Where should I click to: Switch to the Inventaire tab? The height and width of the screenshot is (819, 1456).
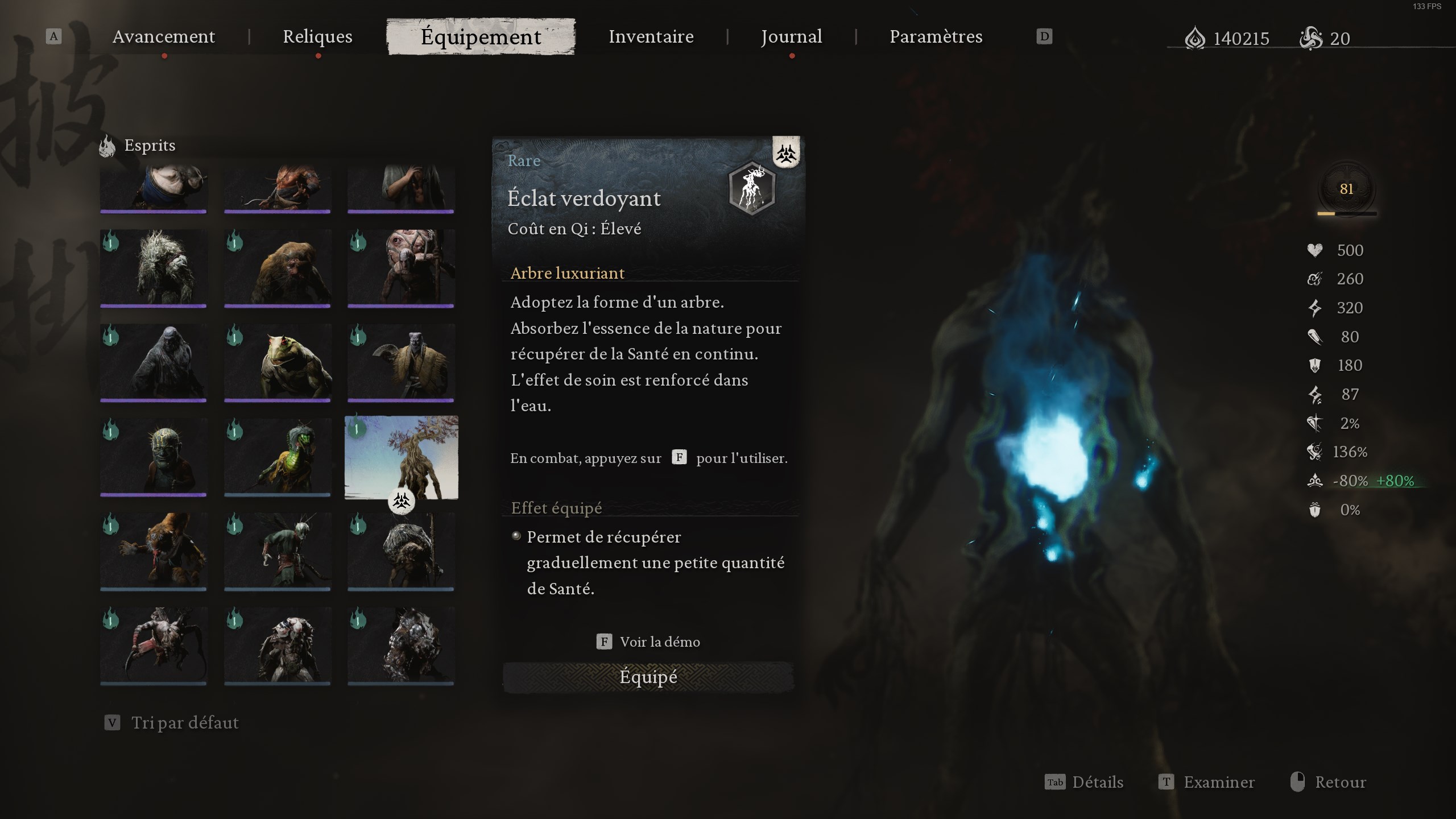[651, 36]
